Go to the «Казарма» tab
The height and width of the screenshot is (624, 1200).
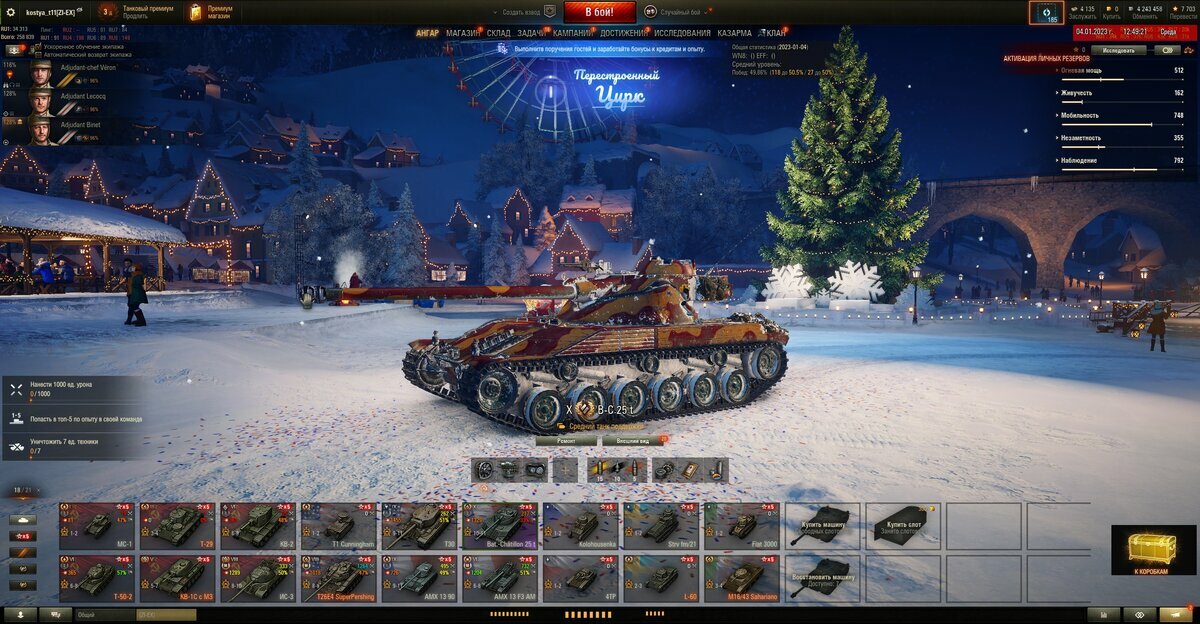click(x=734, y=33)
